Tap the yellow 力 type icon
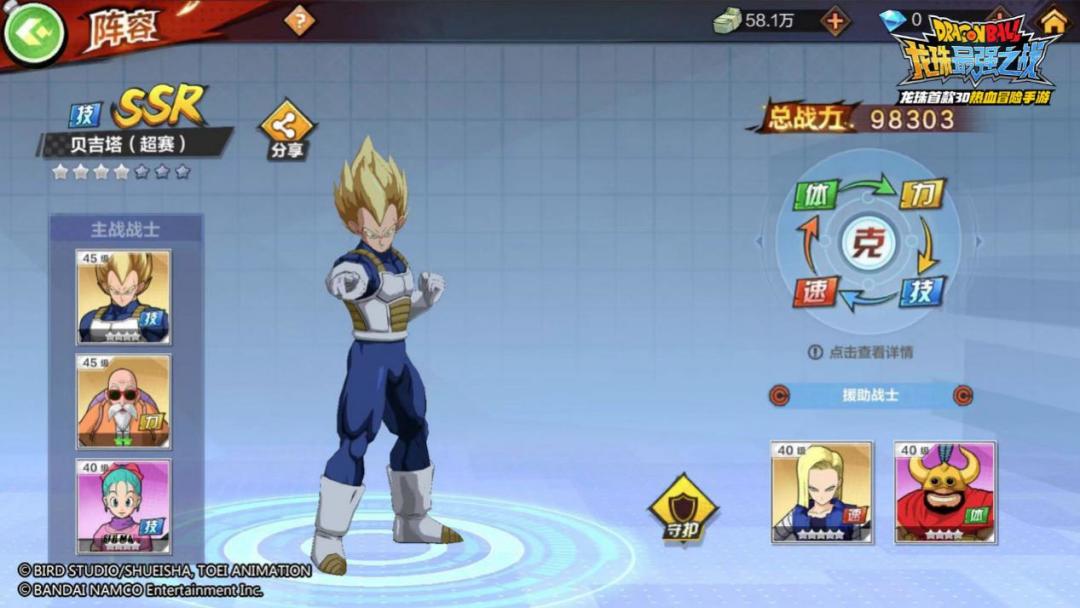The image size is (1080, 608). tap(920, 194)
